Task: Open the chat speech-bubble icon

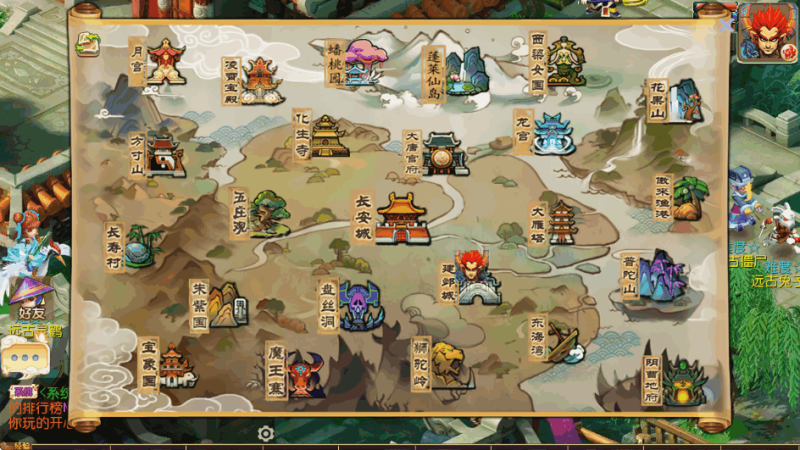Action: (x=24, y=356)
